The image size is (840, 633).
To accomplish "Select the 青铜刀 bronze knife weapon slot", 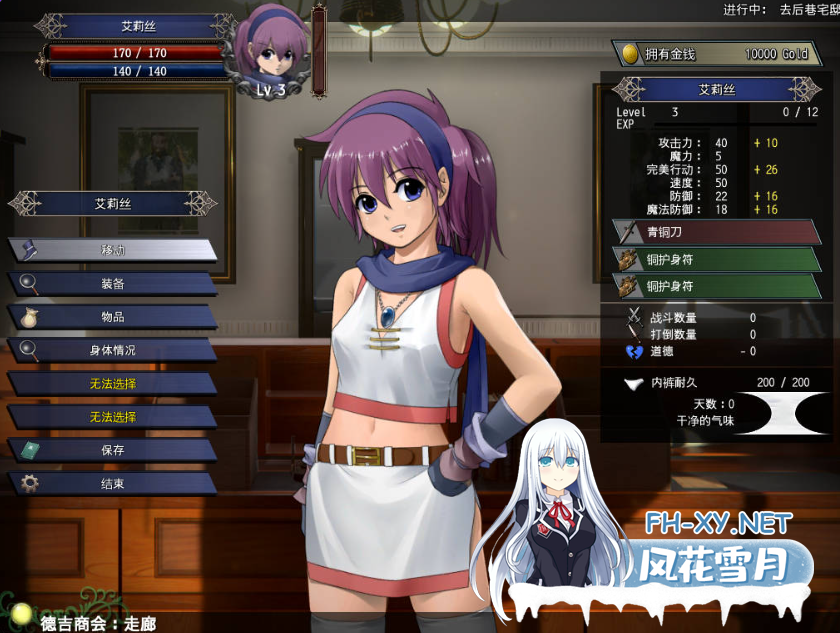I will (716, 232).
